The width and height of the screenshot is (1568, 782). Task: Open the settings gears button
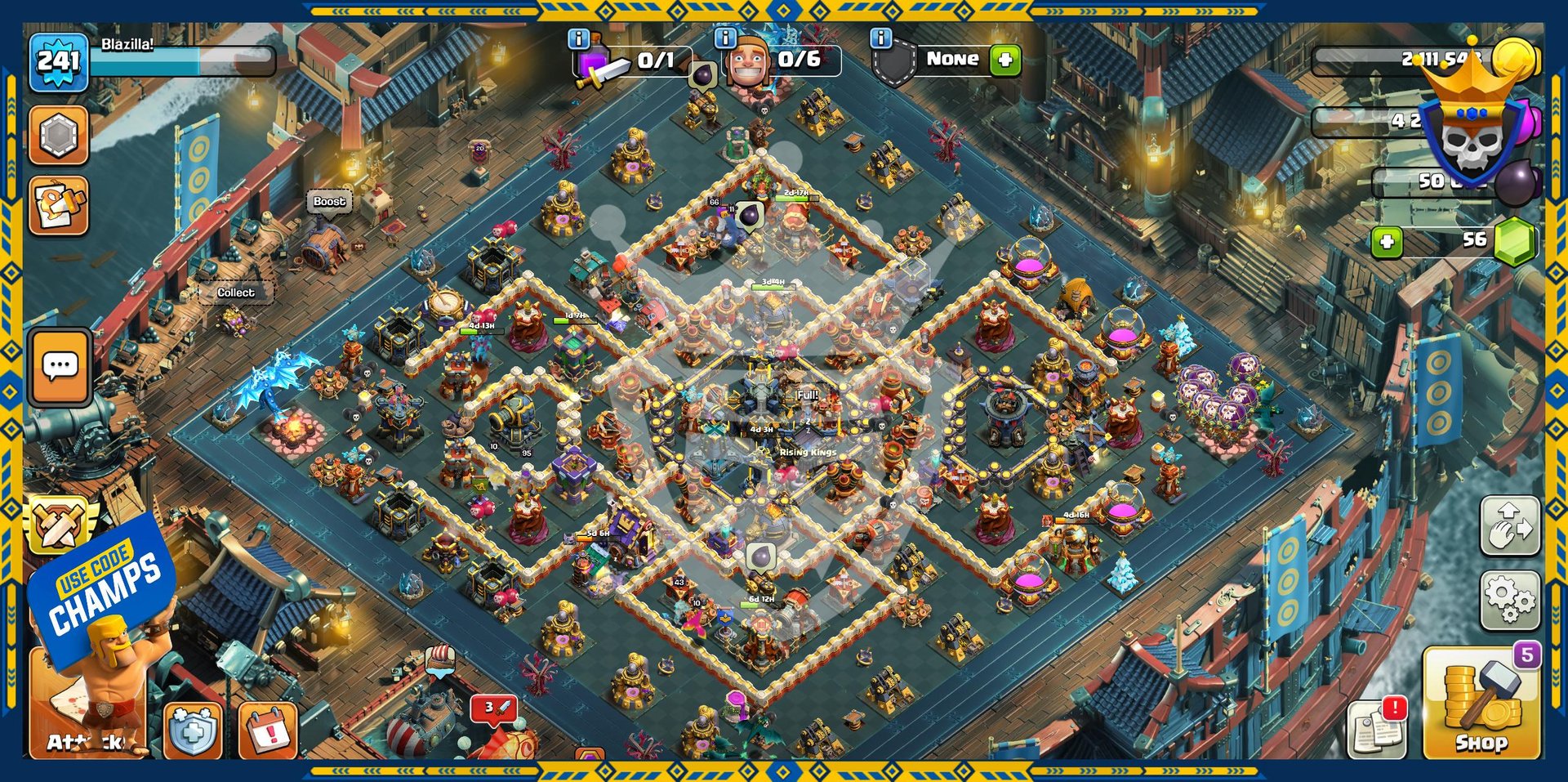click(1509, 601)
